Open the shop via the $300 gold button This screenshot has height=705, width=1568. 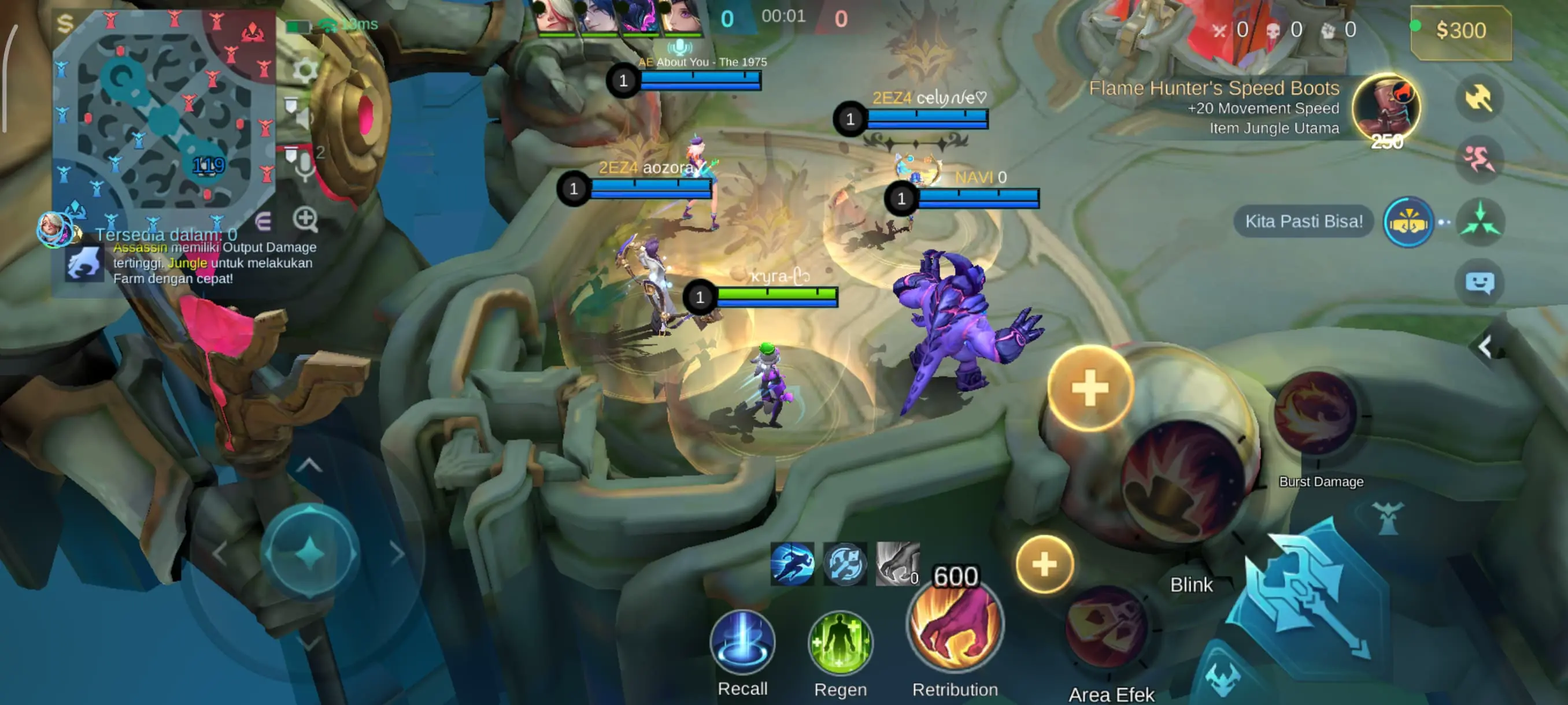pyautogui.click(x=1460, y=31)
